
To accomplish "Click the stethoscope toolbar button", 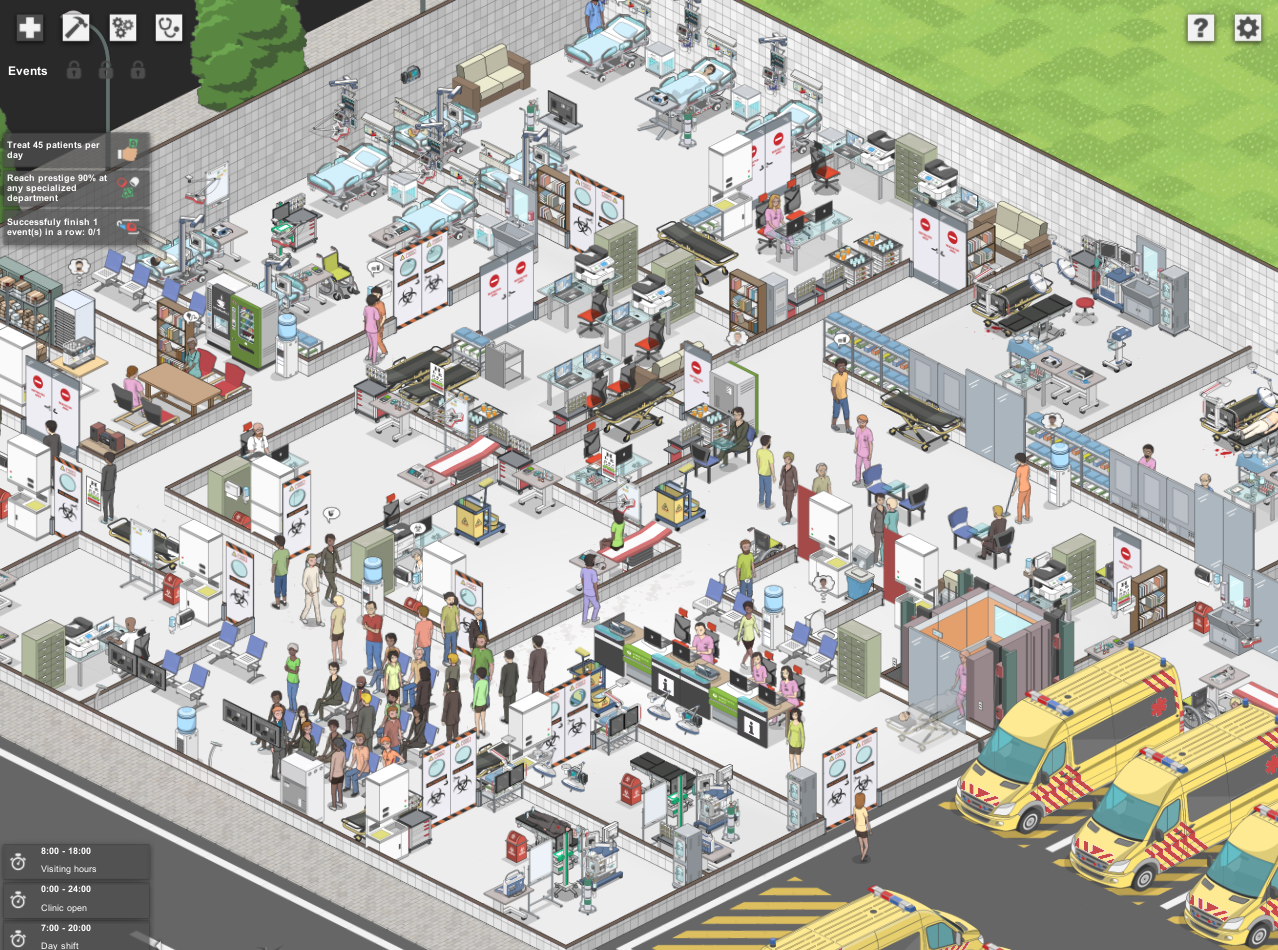I will 169,28.
